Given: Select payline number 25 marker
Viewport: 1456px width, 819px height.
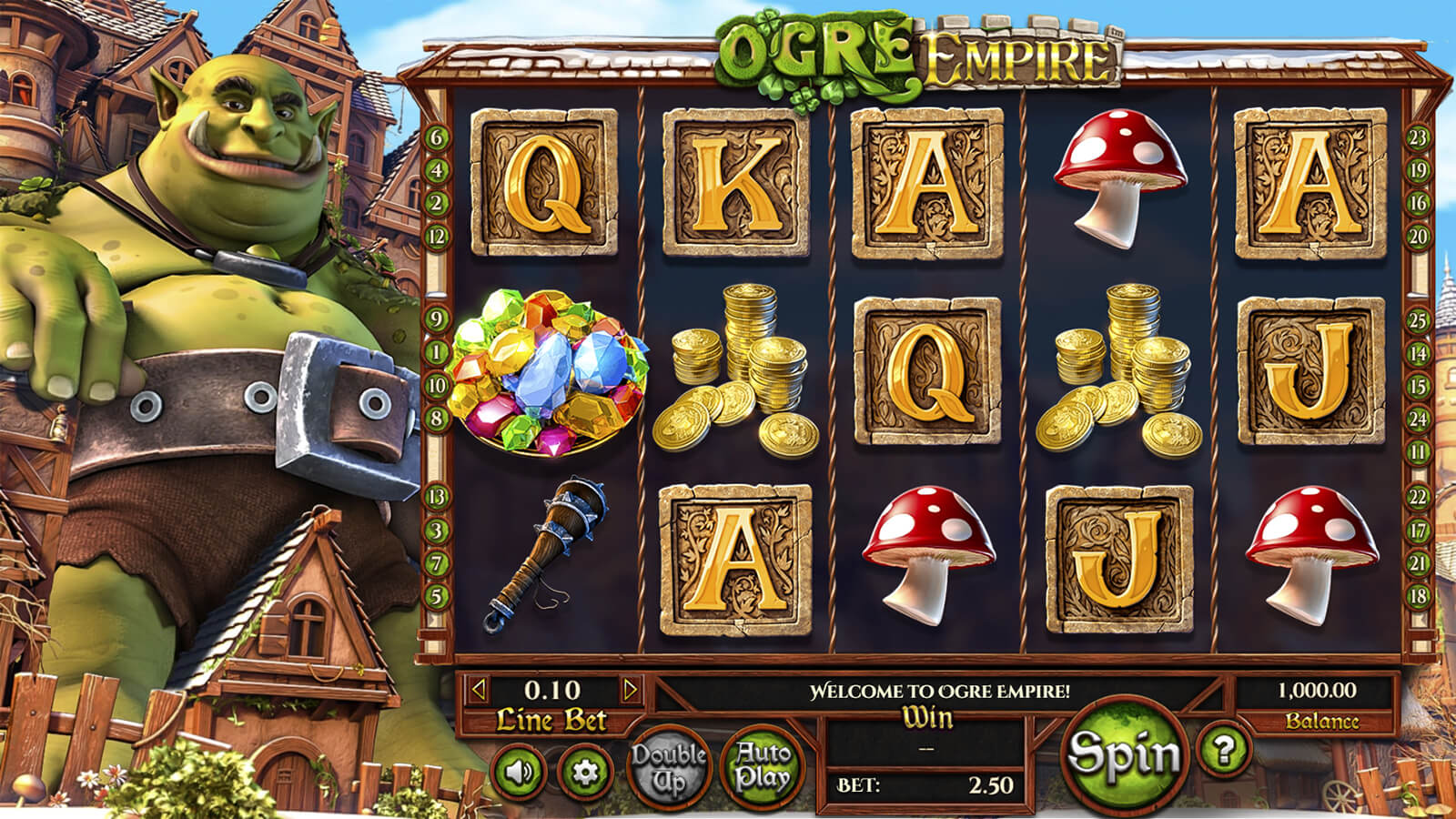Looking at the screenshot, I should coord(1418,320).
